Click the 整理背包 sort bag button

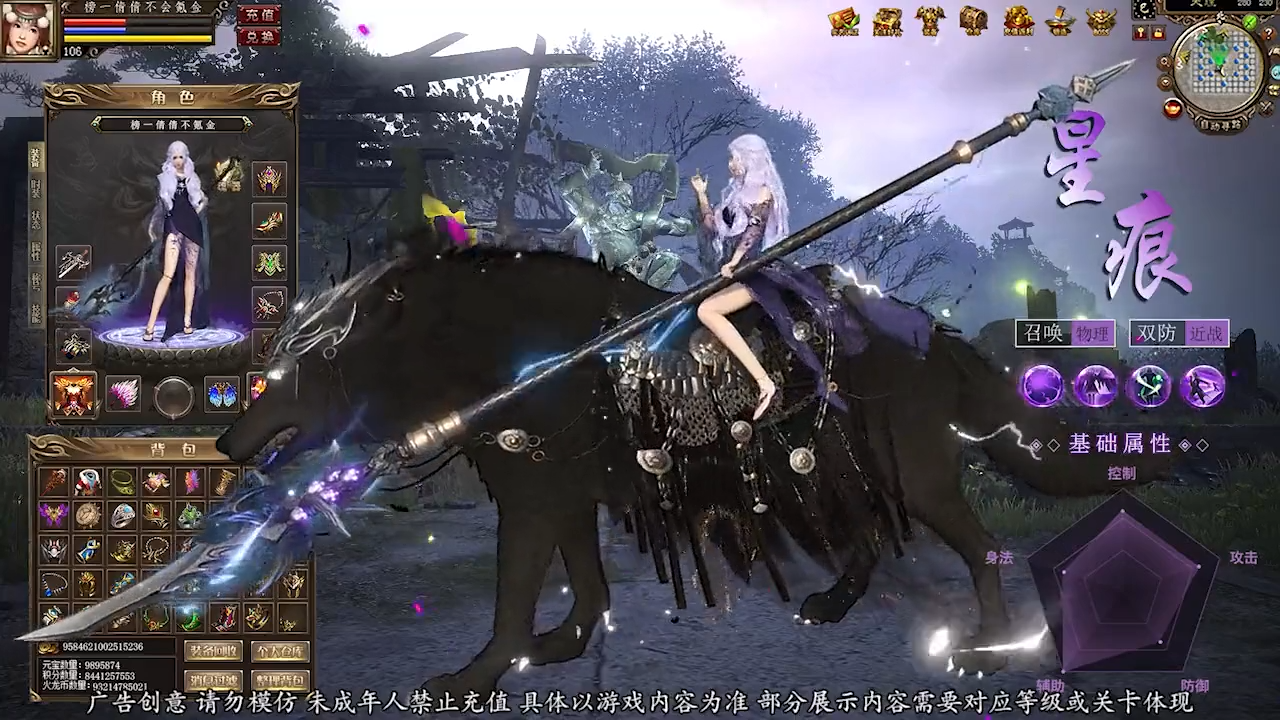point(279,681)
